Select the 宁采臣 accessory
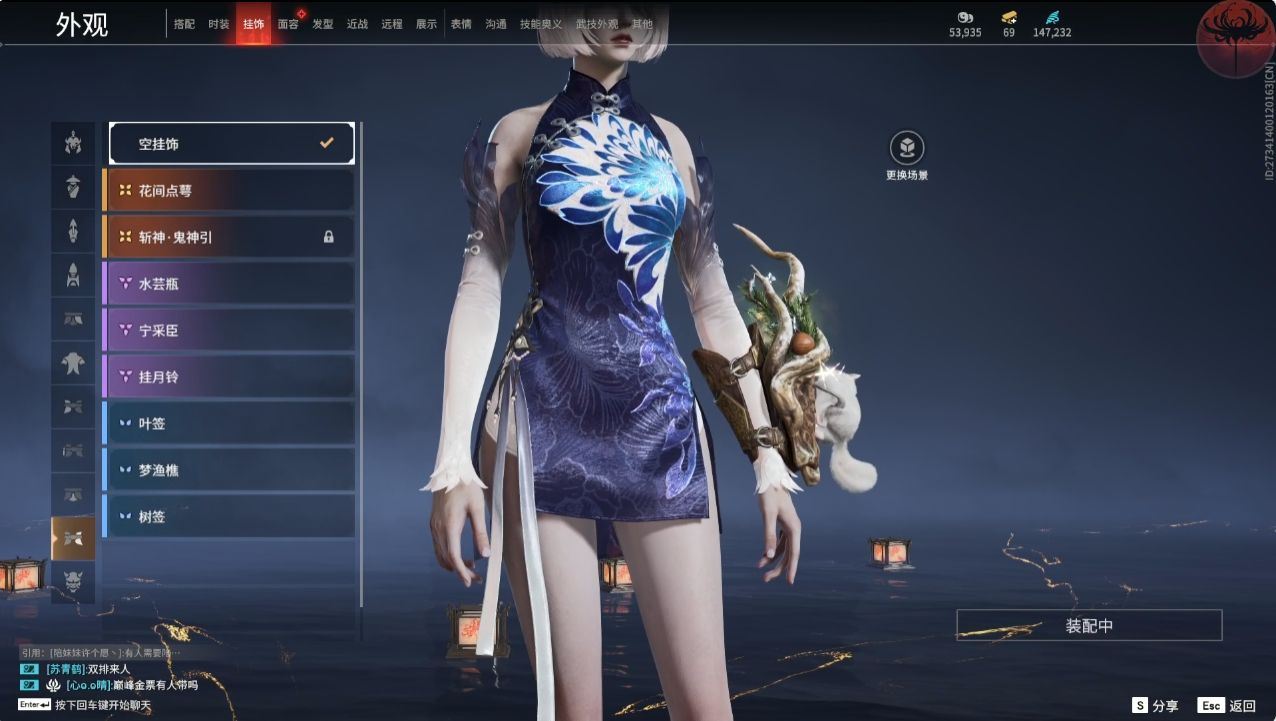1276x721 pixels. (229, 330)
